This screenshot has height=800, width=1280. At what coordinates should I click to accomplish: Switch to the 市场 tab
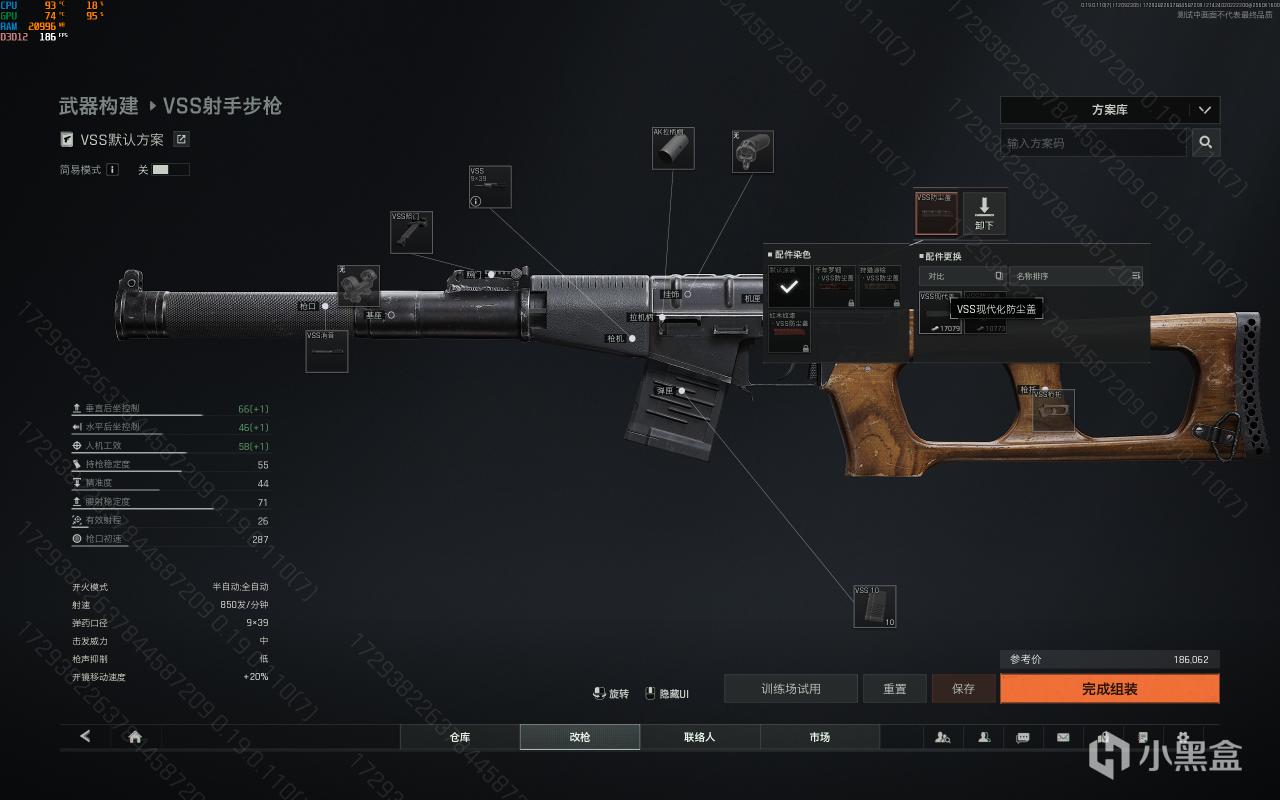pos(820,737)
